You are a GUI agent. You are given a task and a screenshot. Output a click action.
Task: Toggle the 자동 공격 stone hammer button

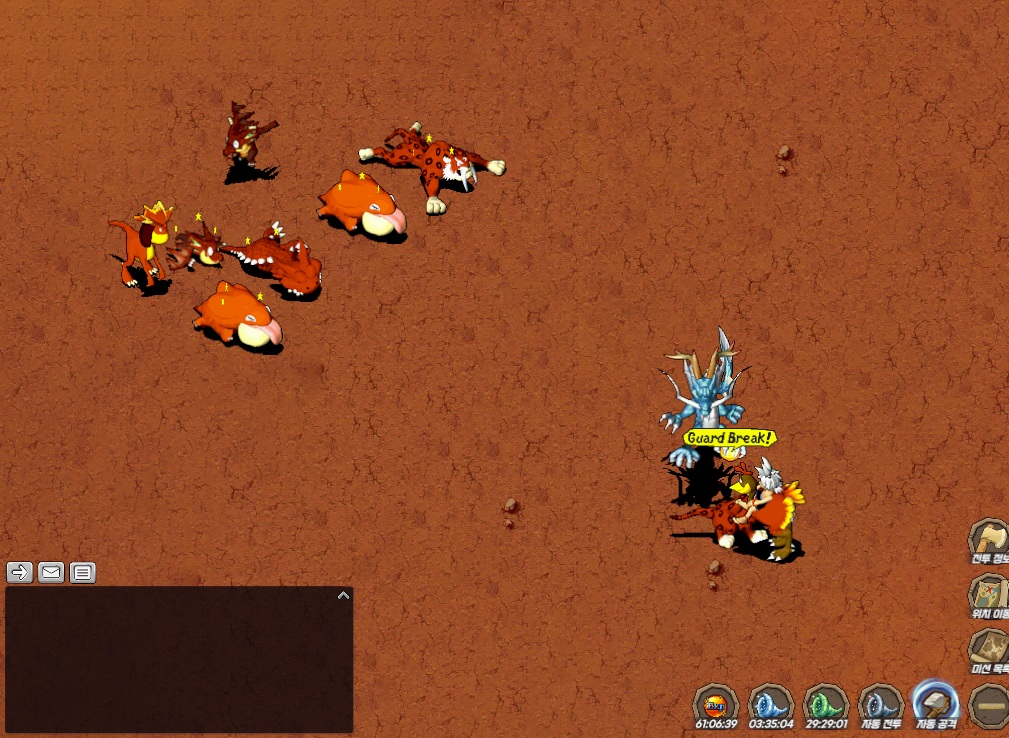tap(936, 703)
